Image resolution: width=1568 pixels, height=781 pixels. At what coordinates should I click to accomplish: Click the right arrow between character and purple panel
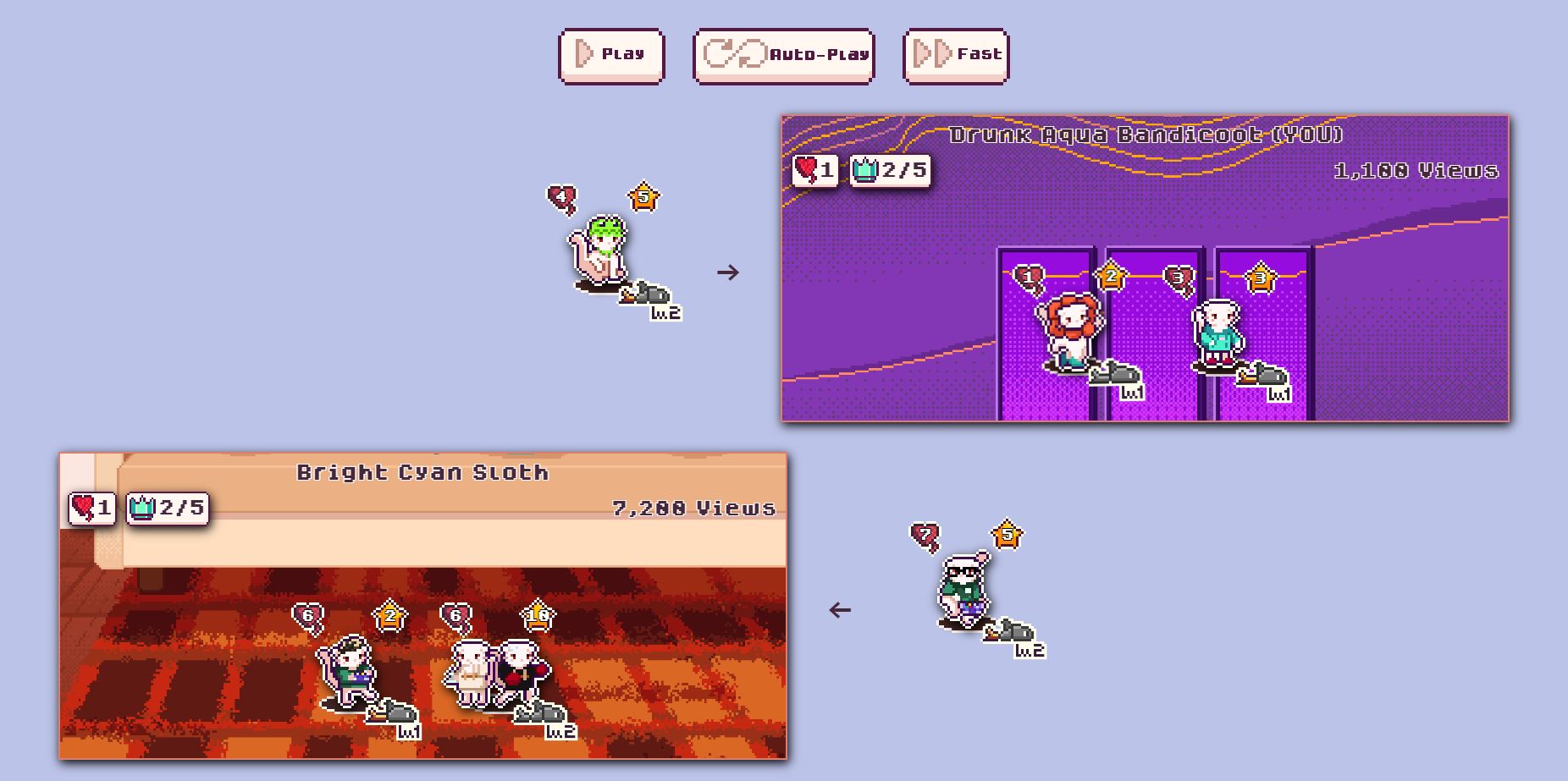tap(730, 271)
